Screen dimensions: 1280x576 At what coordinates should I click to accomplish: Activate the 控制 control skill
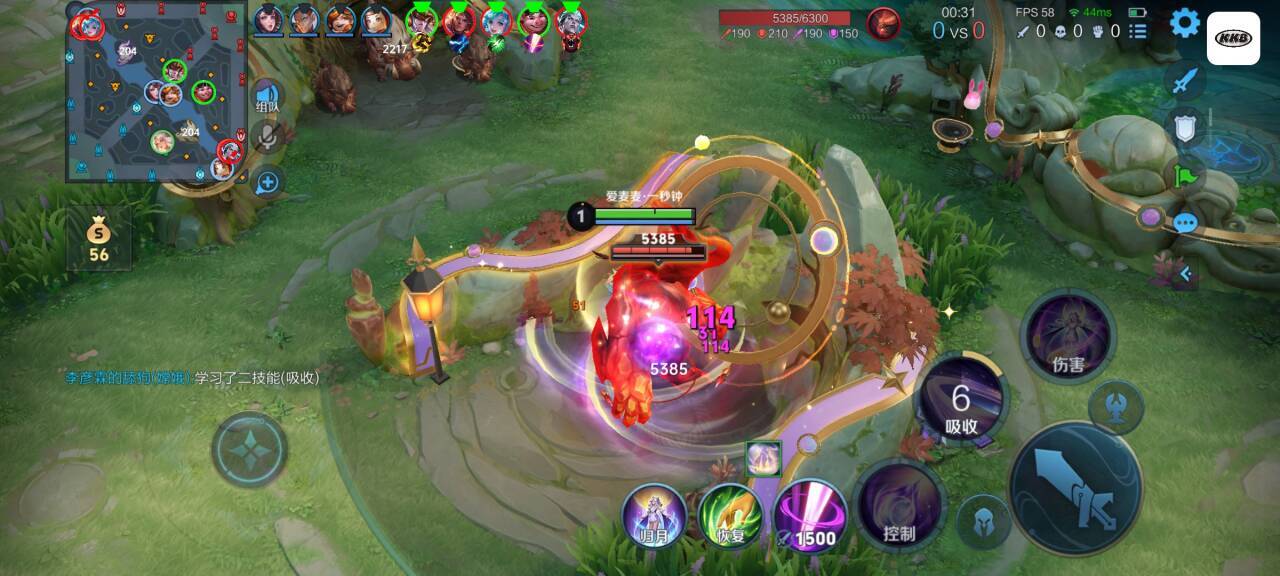coord(899,504)
